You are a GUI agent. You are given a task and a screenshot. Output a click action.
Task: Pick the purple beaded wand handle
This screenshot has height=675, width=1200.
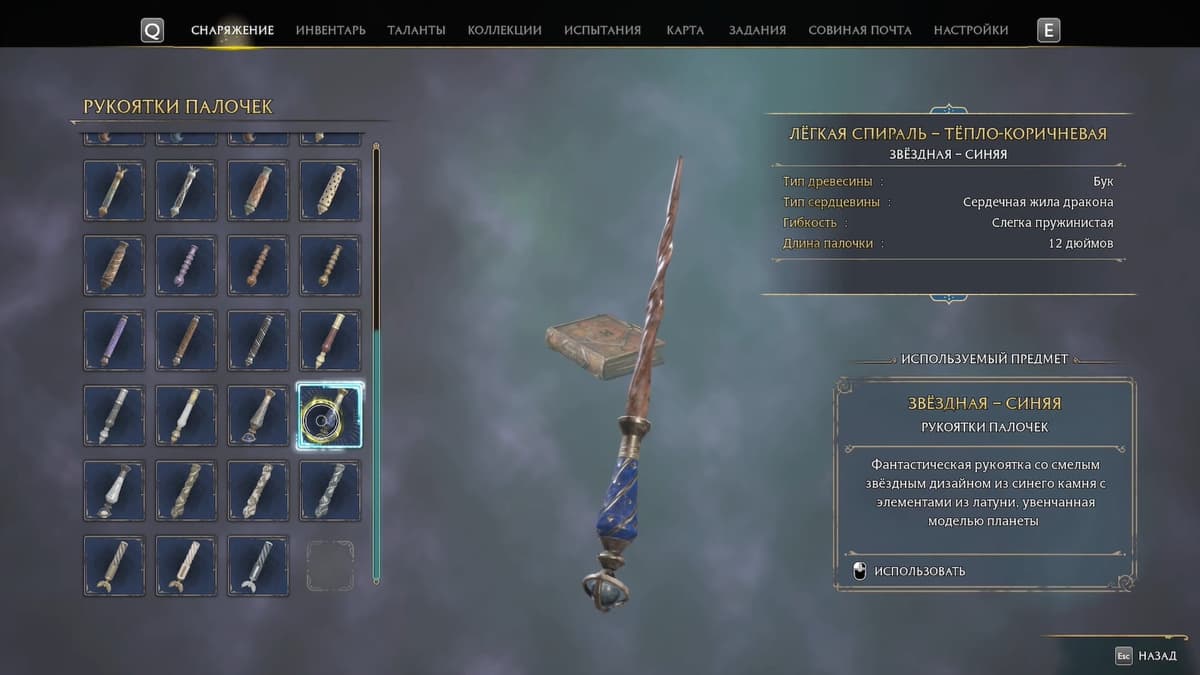pyautogui.click(x=186, y=265)
